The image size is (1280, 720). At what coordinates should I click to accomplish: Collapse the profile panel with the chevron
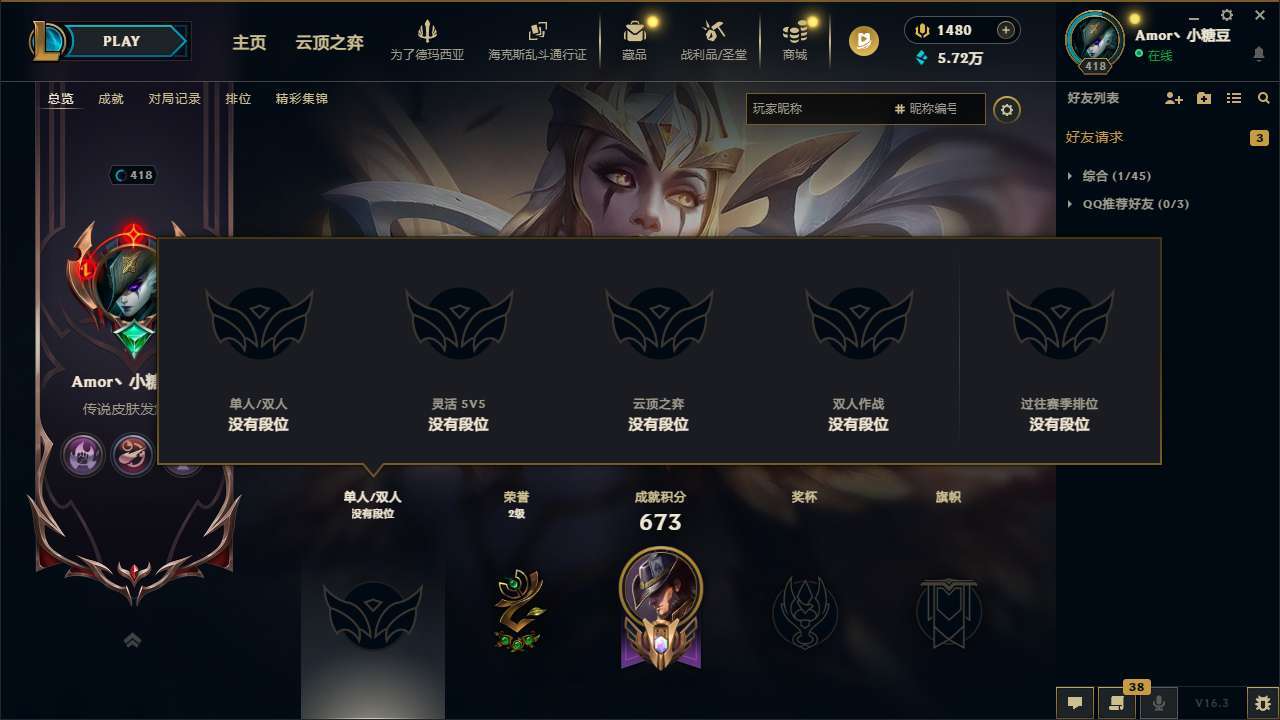131,639
